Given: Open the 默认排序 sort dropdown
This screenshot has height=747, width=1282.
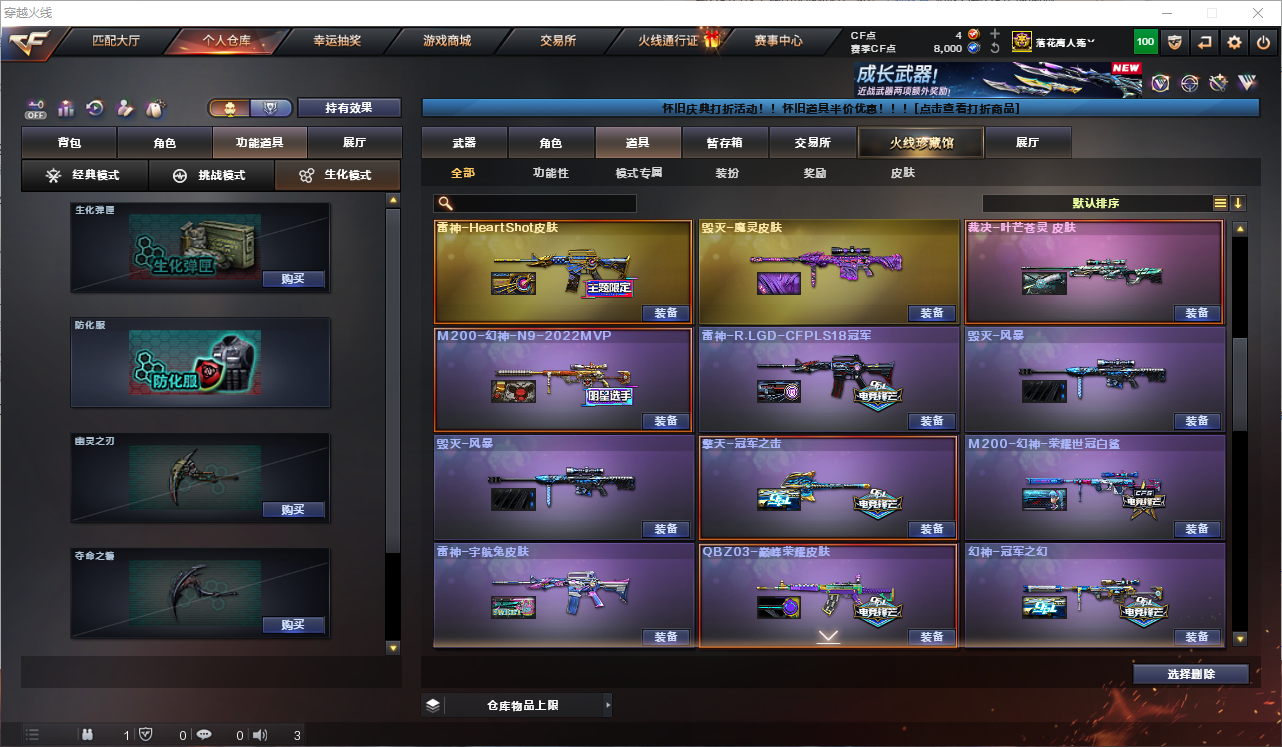Looking at the screenshot, I should tap(1096, 203).
